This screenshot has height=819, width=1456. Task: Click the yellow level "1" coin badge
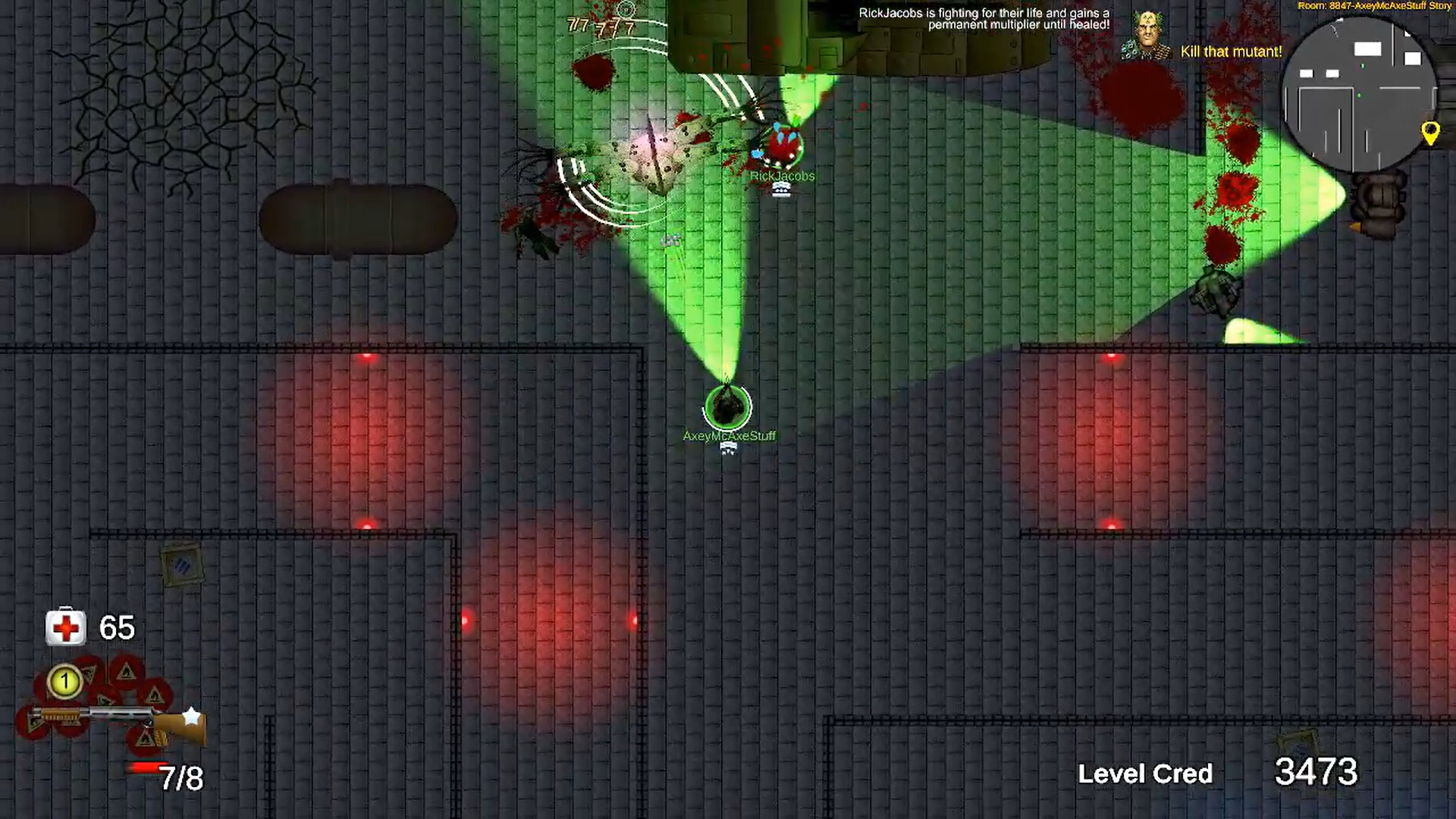coord(65,682)
